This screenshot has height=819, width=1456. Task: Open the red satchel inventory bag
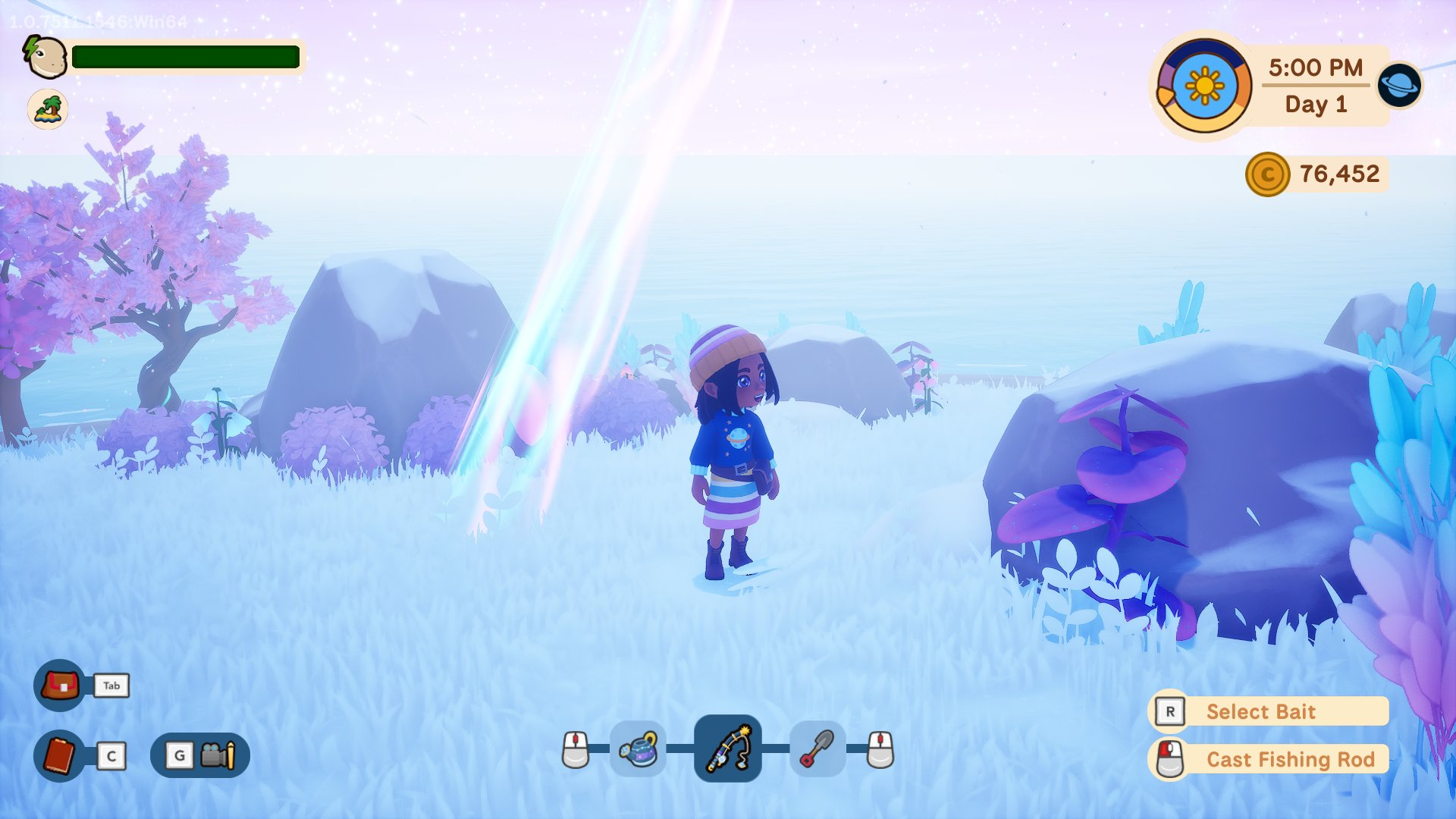[60, 686]
